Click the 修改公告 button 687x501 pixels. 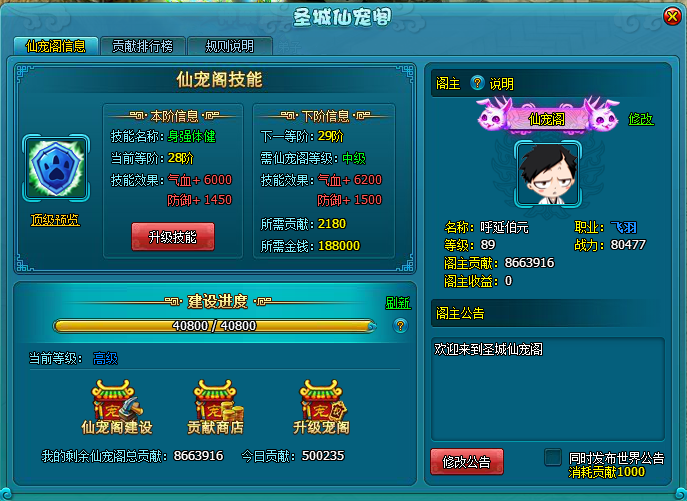(x=466, y=461)
